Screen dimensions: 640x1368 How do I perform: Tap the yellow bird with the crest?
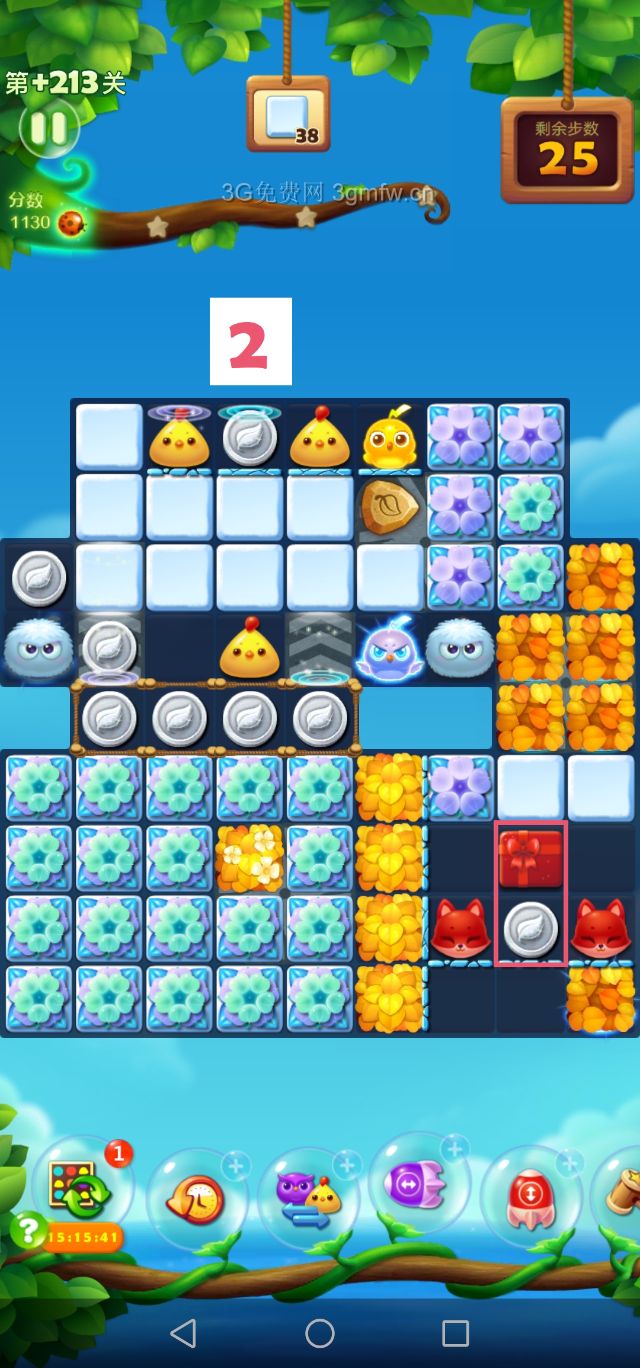point(390,439)
